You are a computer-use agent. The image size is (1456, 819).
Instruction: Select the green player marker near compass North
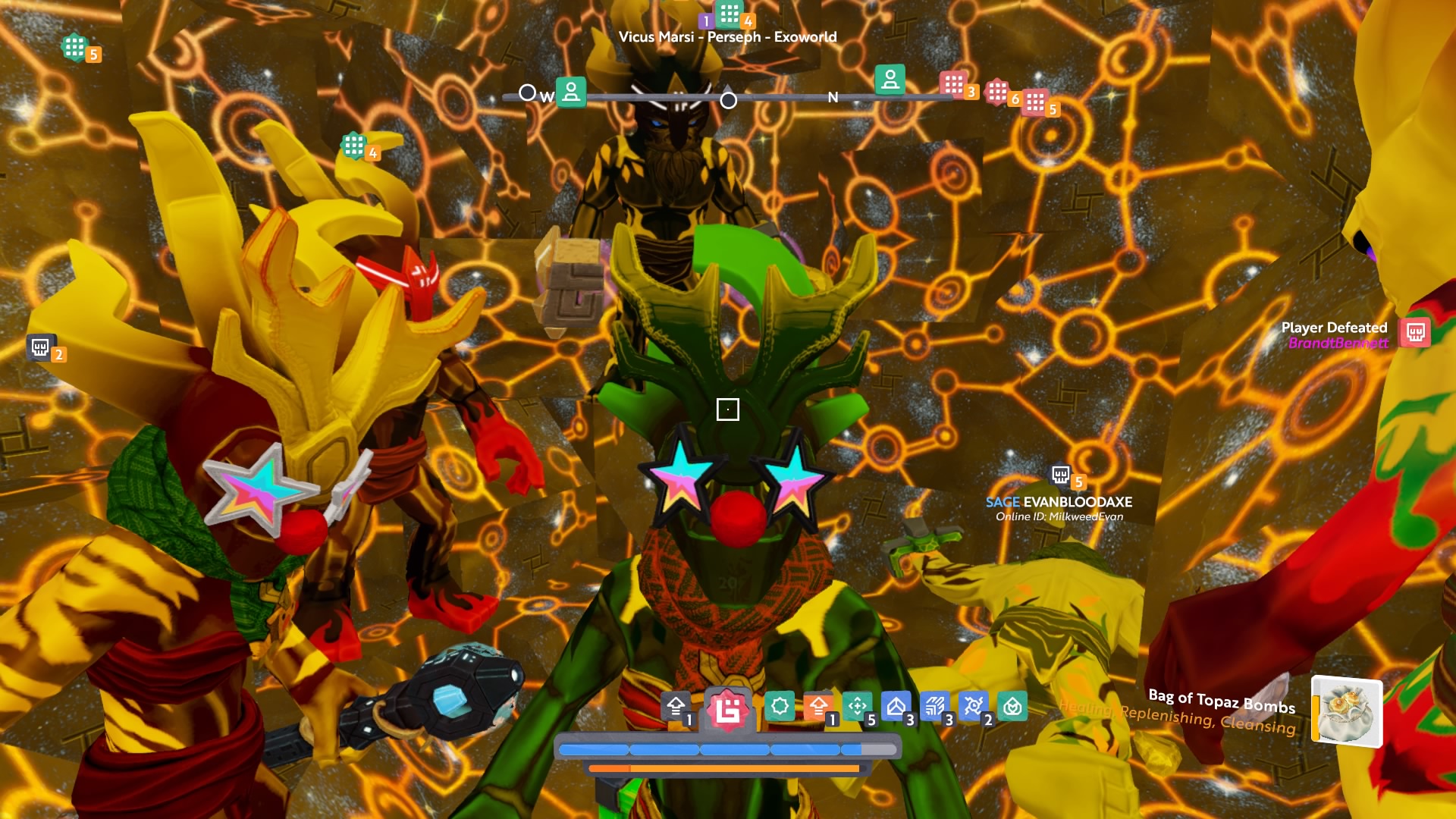[x=890, y=79]
